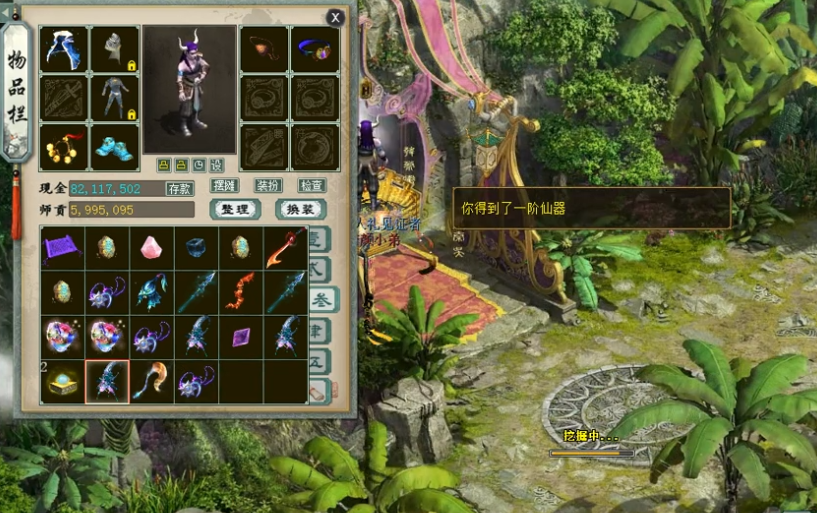817x513 pixels.
Task: Pick the red curved blade item
Action: tap(285, 248)
